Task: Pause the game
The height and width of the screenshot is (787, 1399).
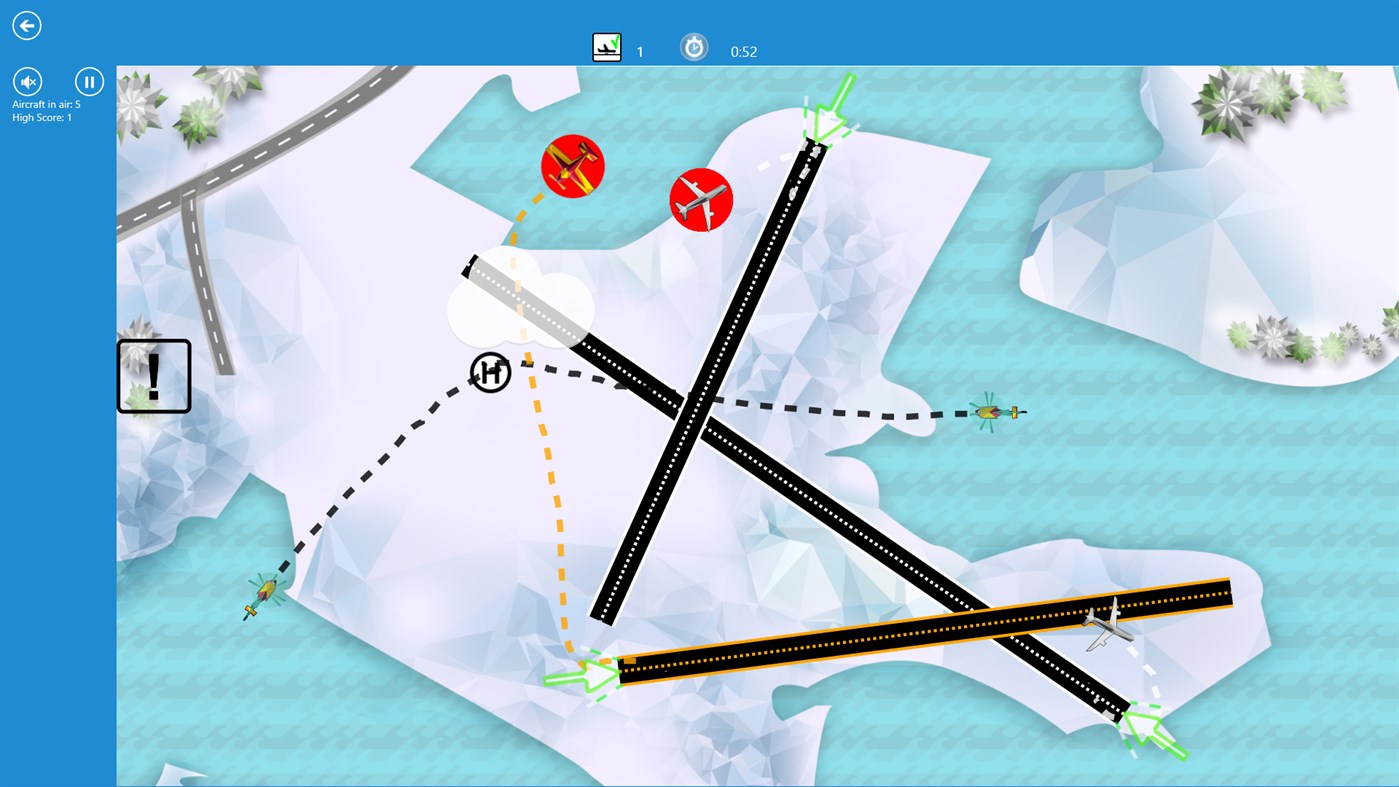Action: 89,81
